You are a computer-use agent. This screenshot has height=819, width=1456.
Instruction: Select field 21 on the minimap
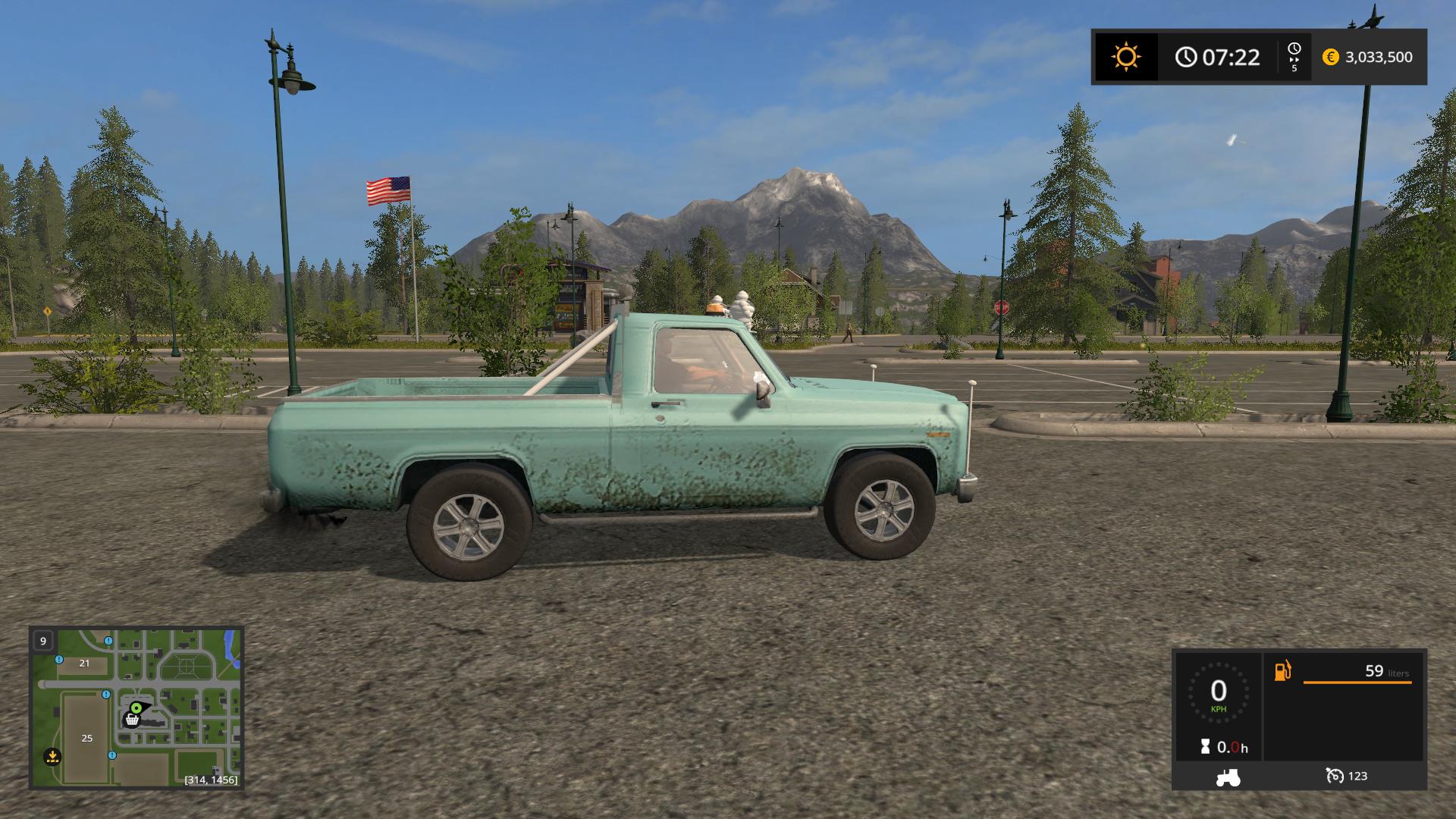pyautogui.click(x=84, y=663)
